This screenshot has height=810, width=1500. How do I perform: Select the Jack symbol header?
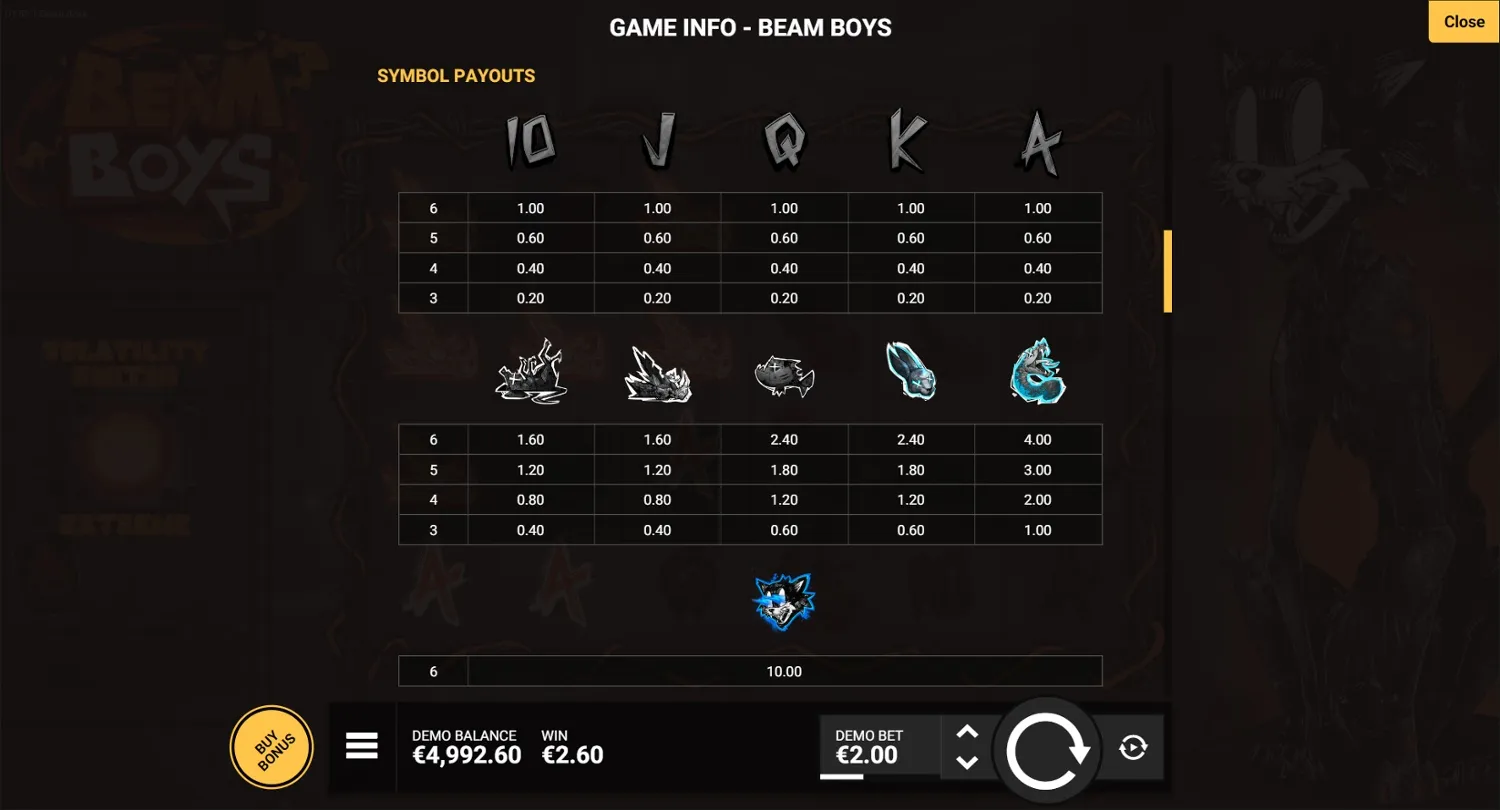pos(657,140)
